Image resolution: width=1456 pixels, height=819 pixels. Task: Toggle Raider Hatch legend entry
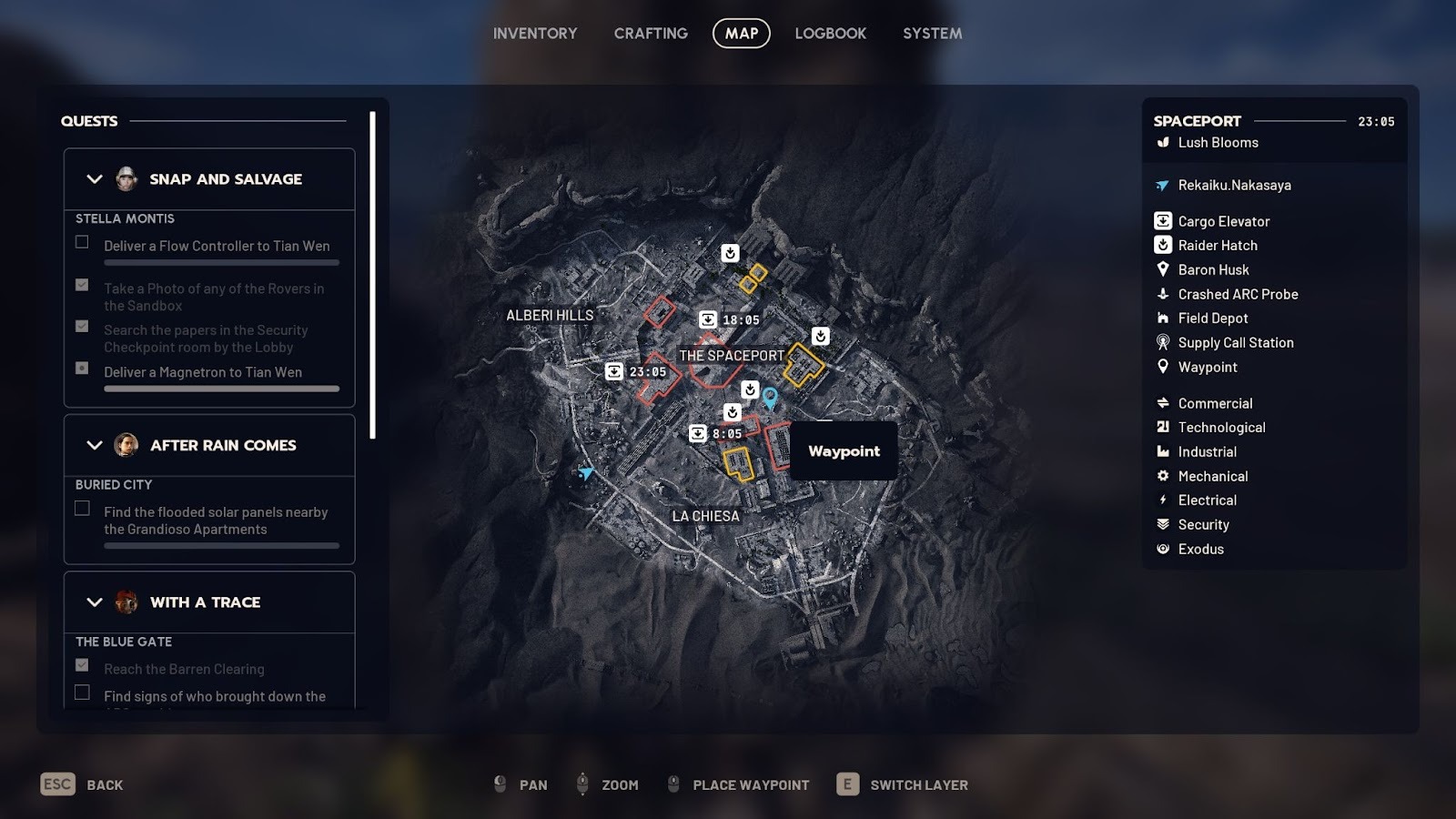[1217, 246]
